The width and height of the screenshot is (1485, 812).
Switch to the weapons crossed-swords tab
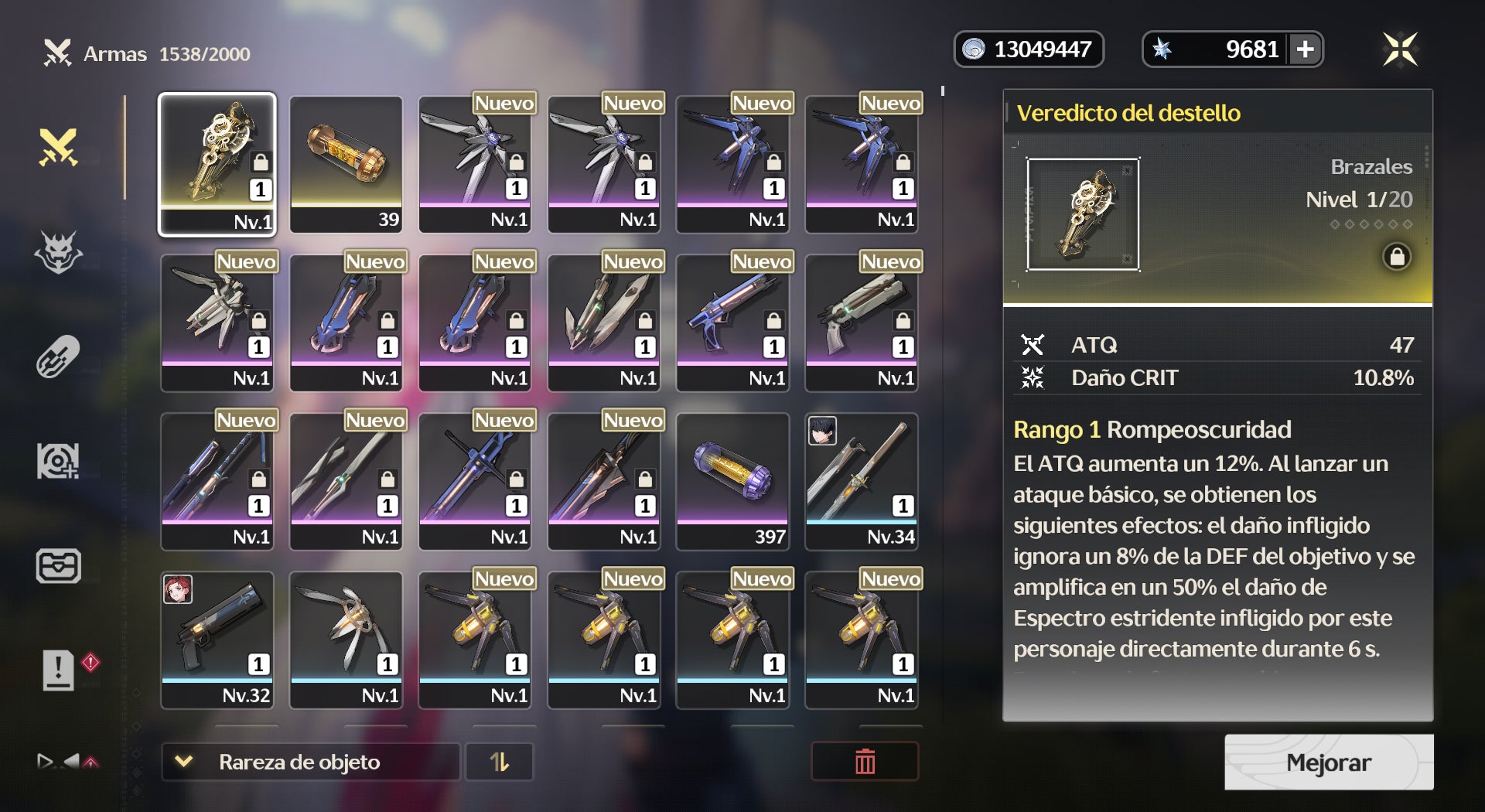(59, 147)
